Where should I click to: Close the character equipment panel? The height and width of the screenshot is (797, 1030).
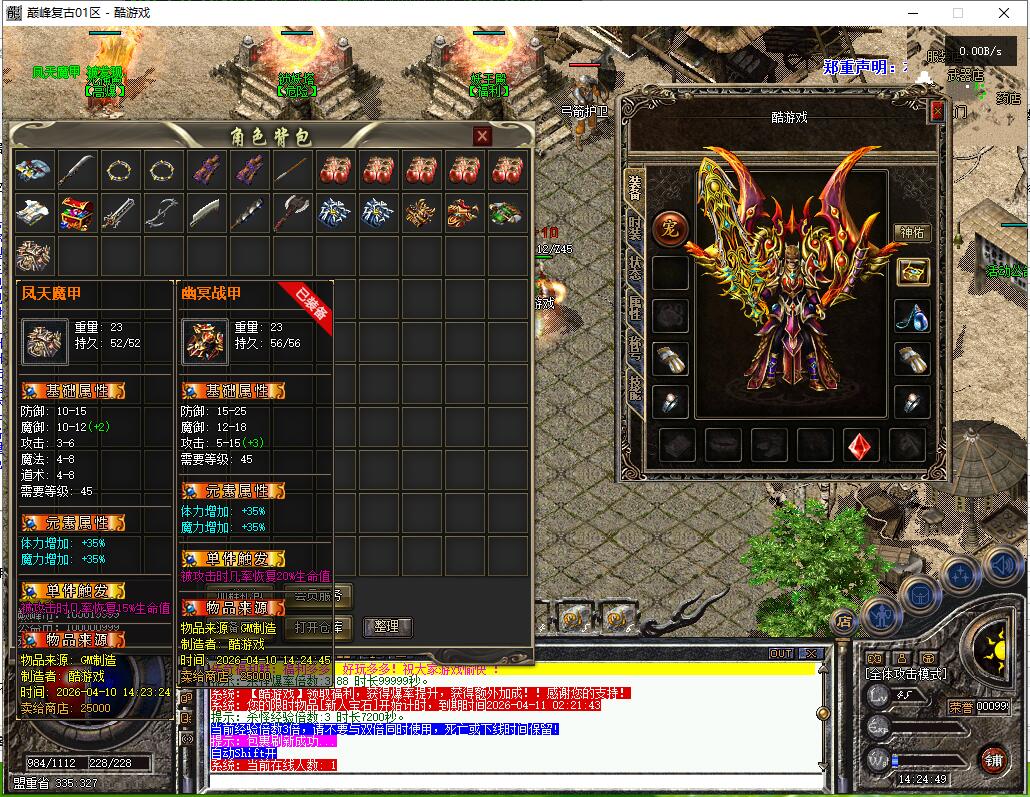point(937,111)
